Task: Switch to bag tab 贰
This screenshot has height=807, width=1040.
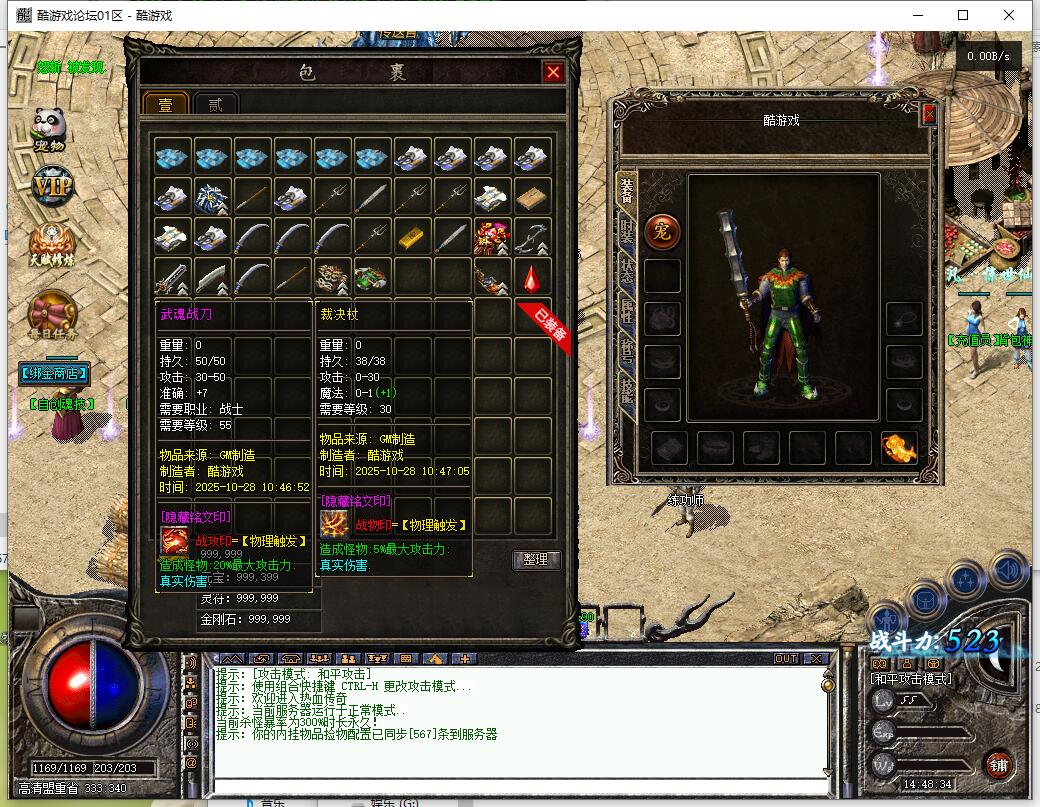Action: tap(215, 105)
